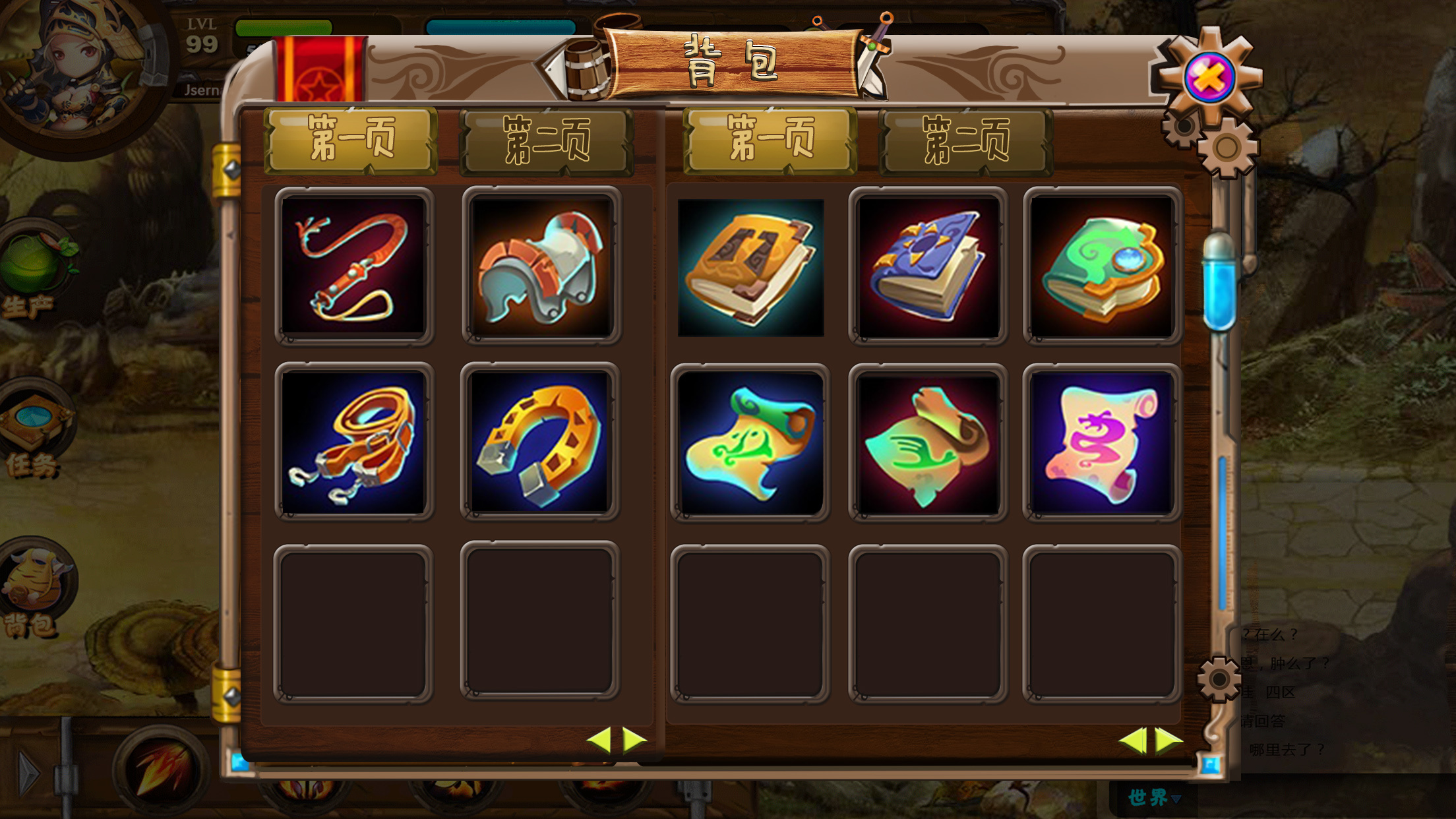The width and height of the screenshot is (1456, 819).
Task: Select the blue book item
Action: pos(926,267)
